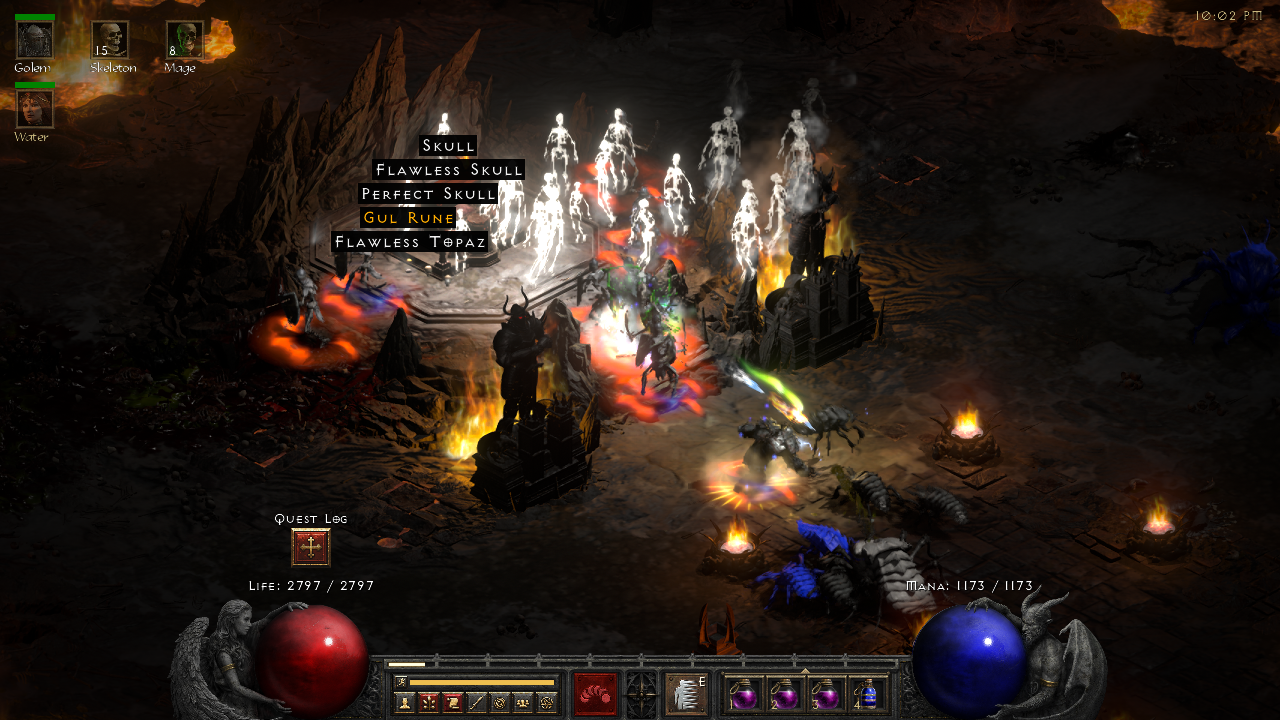Image resolution: width=1280 pixels, height=720 pixels.
Task: Click the Flawless Skull item label
Action: pos(449,170)
